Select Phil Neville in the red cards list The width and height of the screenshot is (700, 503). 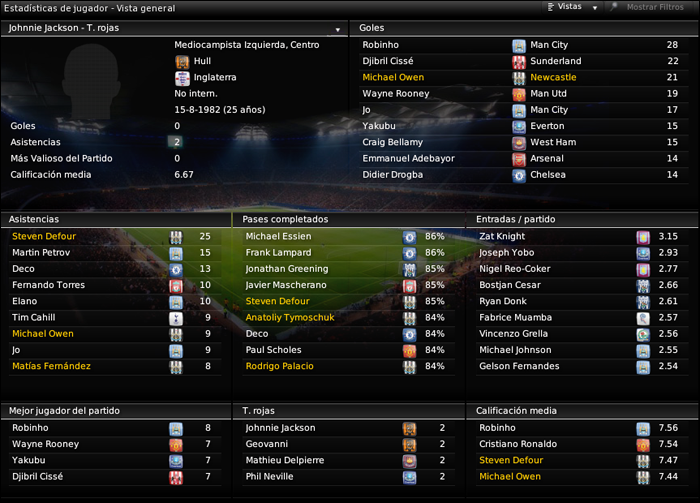271,476
